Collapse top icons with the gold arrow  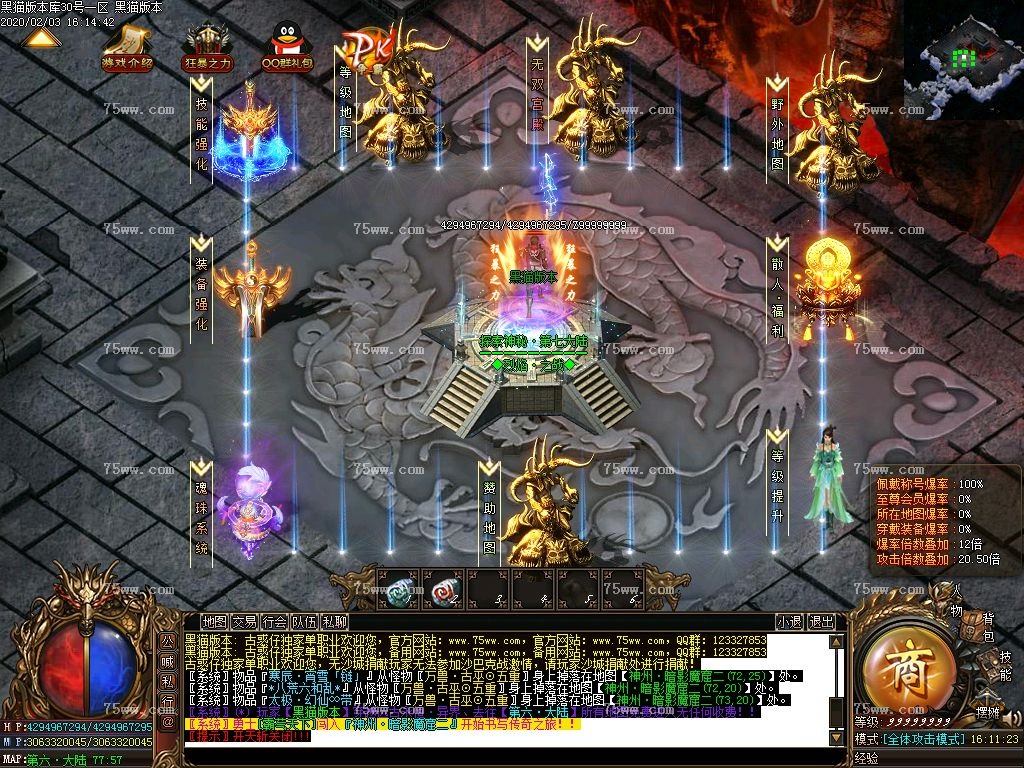click(x=41, y=39)
